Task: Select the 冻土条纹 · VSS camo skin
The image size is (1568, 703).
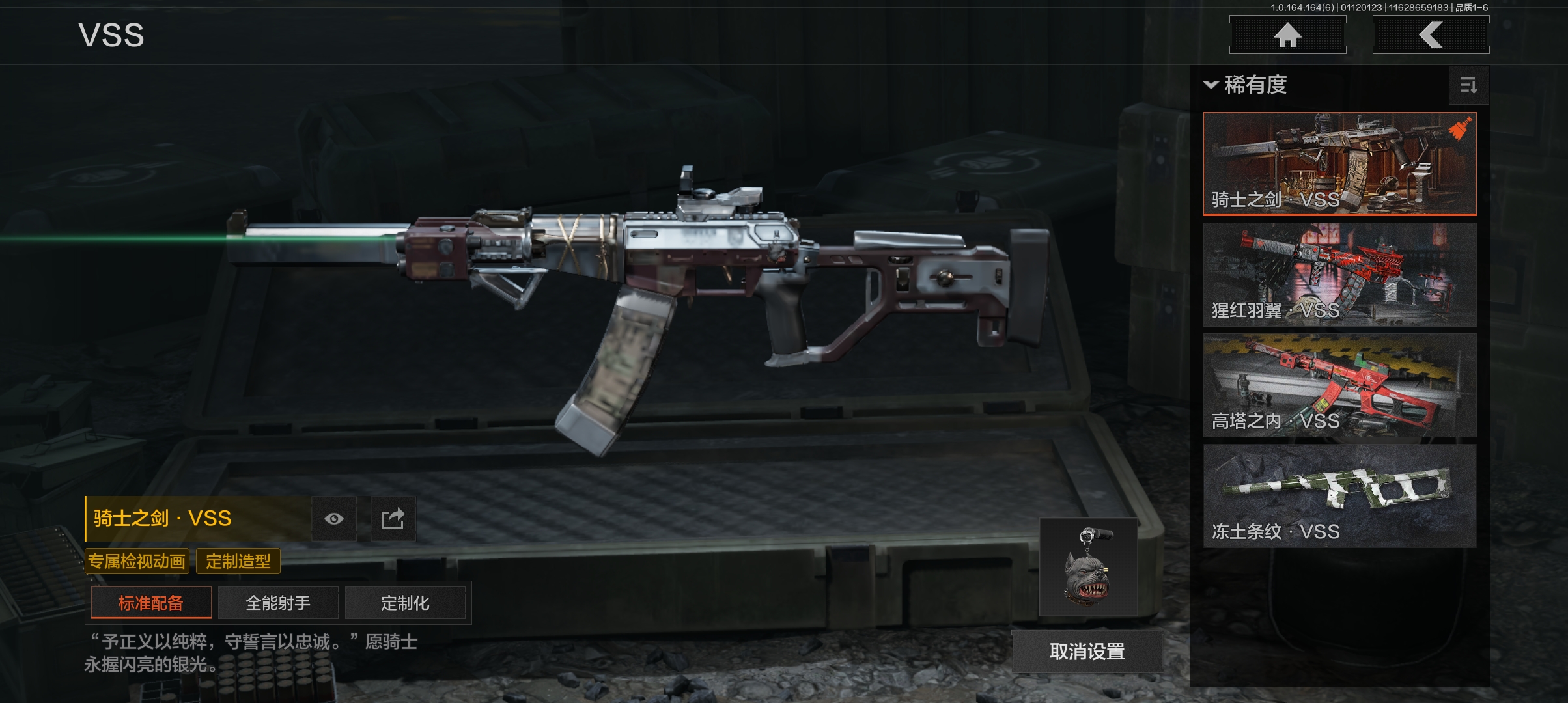Action: point(1339,495)
